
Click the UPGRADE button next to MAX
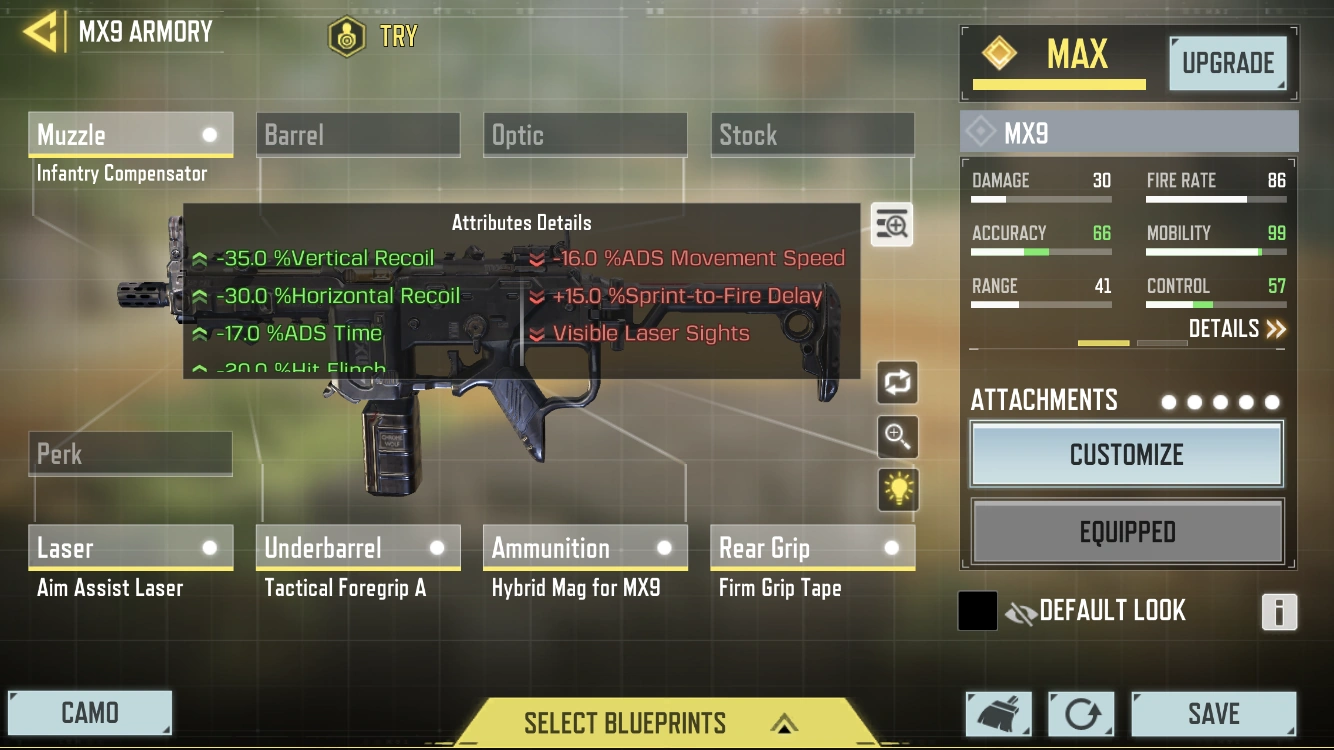(x=1228, y=63)
